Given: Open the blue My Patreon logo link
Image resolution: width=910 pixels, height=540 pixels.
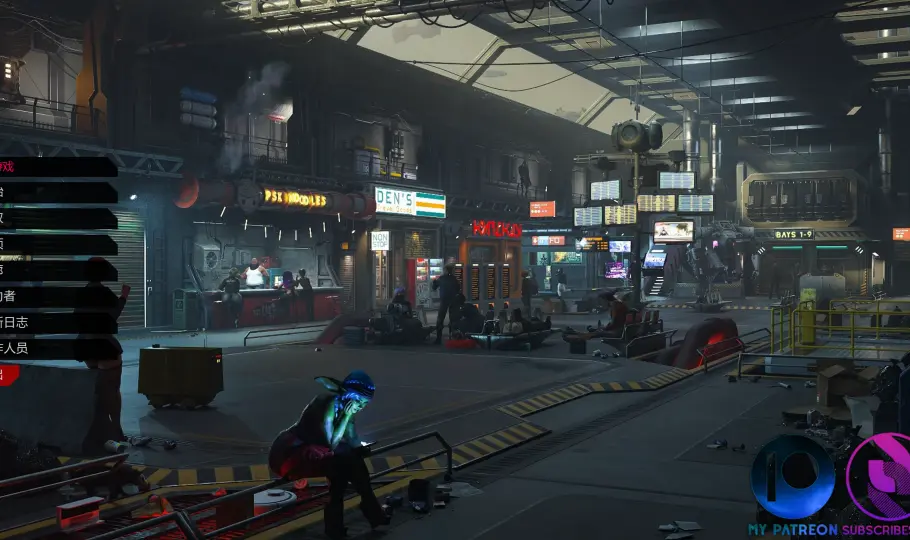Looking at the screenshot, I should [x=793, y=476].
